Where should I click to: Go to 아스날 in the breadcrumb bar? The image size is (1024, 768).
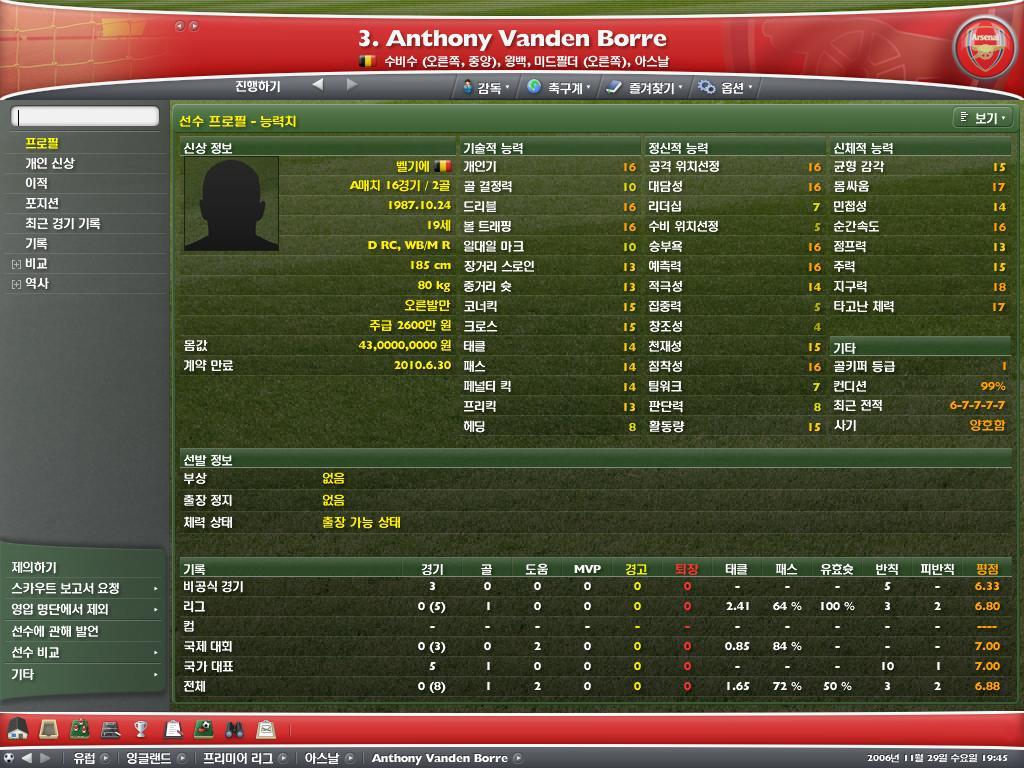(321, 758)
